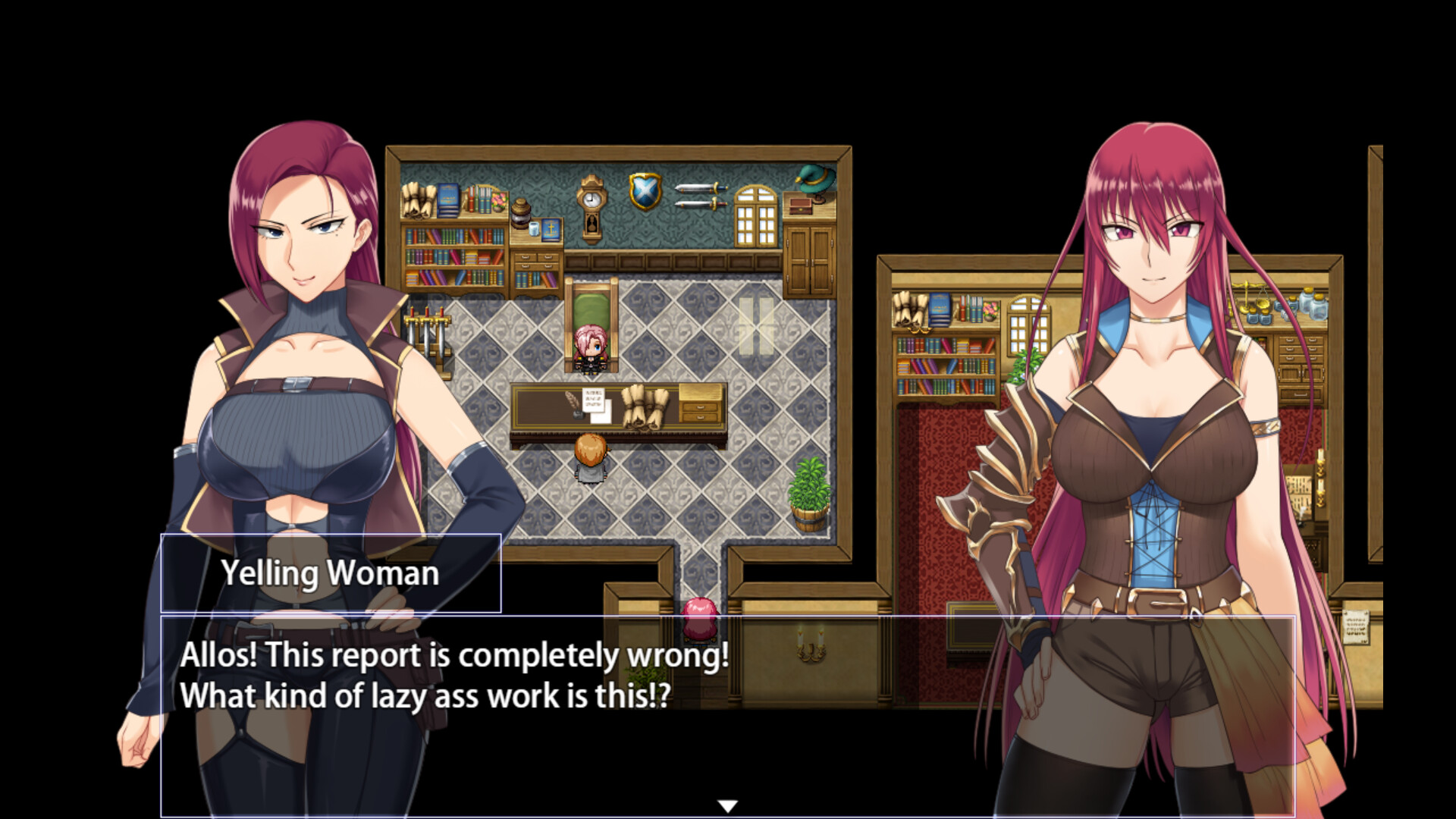Screen dimensions: 1456x819
Task: Click the left bookshelf full of books
Action: pyautogui.click(x=455, y=258)
